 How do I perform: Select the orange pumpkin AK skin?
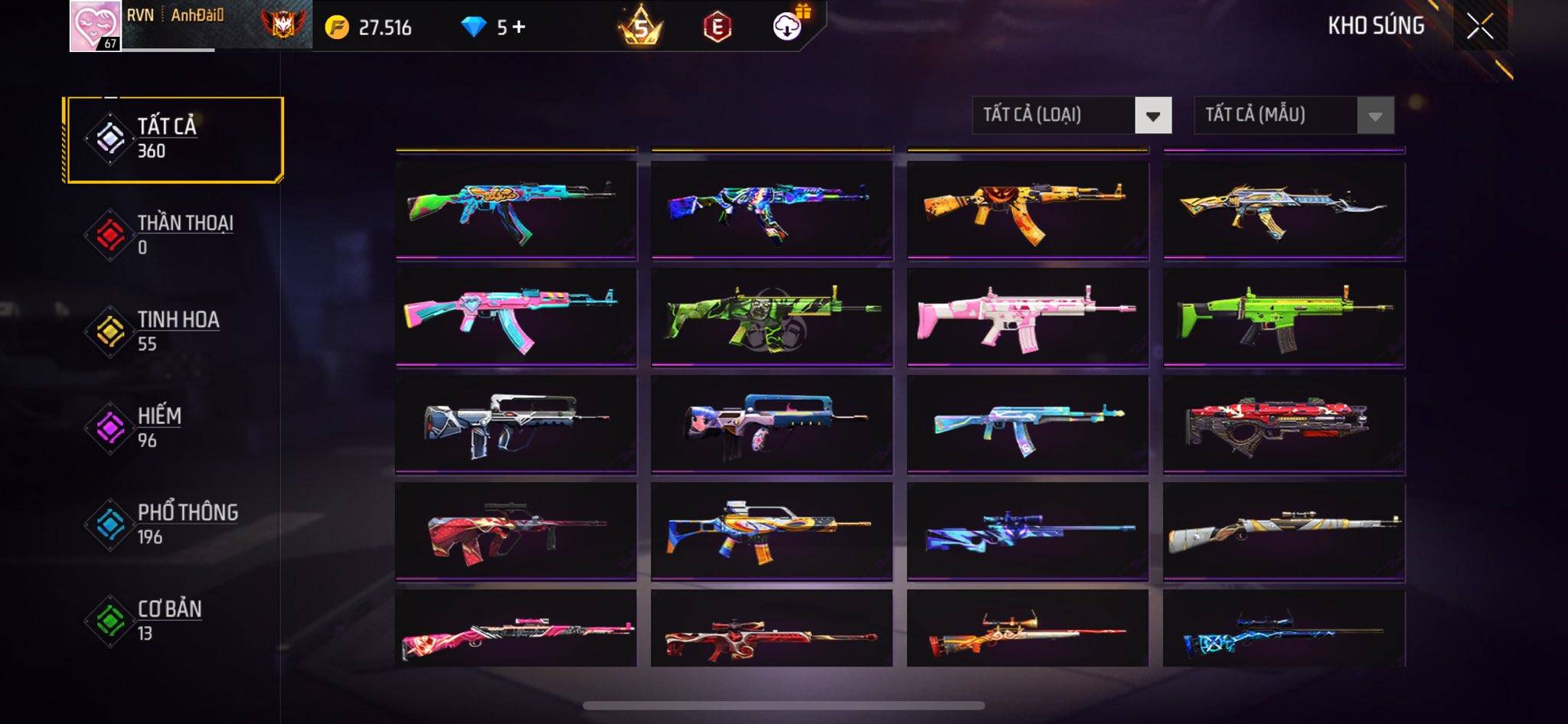click(1027, 209)
